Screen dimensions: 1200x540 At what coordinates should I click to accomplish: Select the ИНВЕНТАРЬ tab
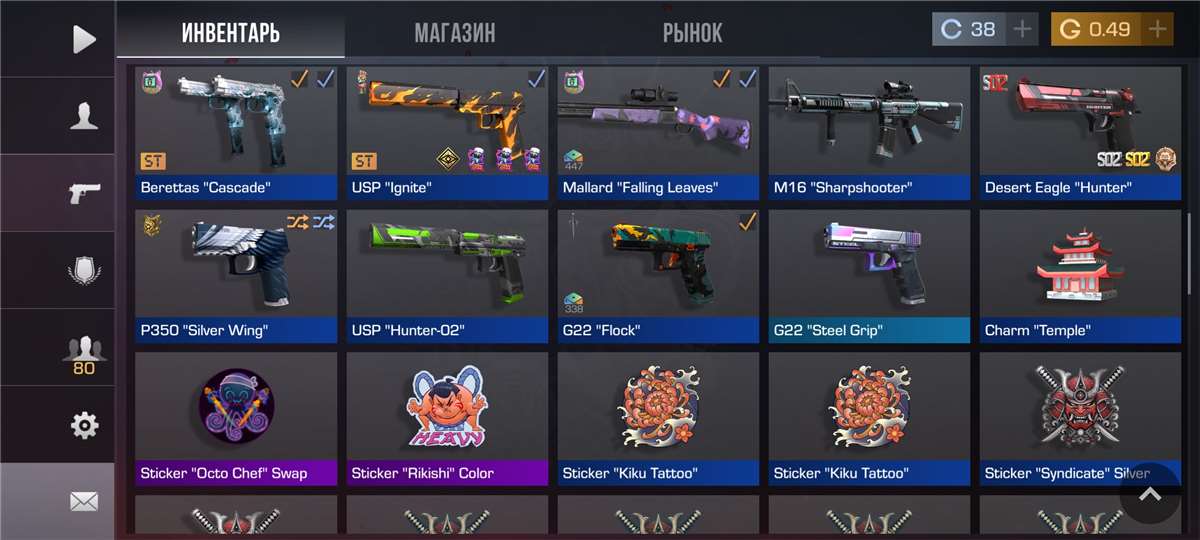231,33
